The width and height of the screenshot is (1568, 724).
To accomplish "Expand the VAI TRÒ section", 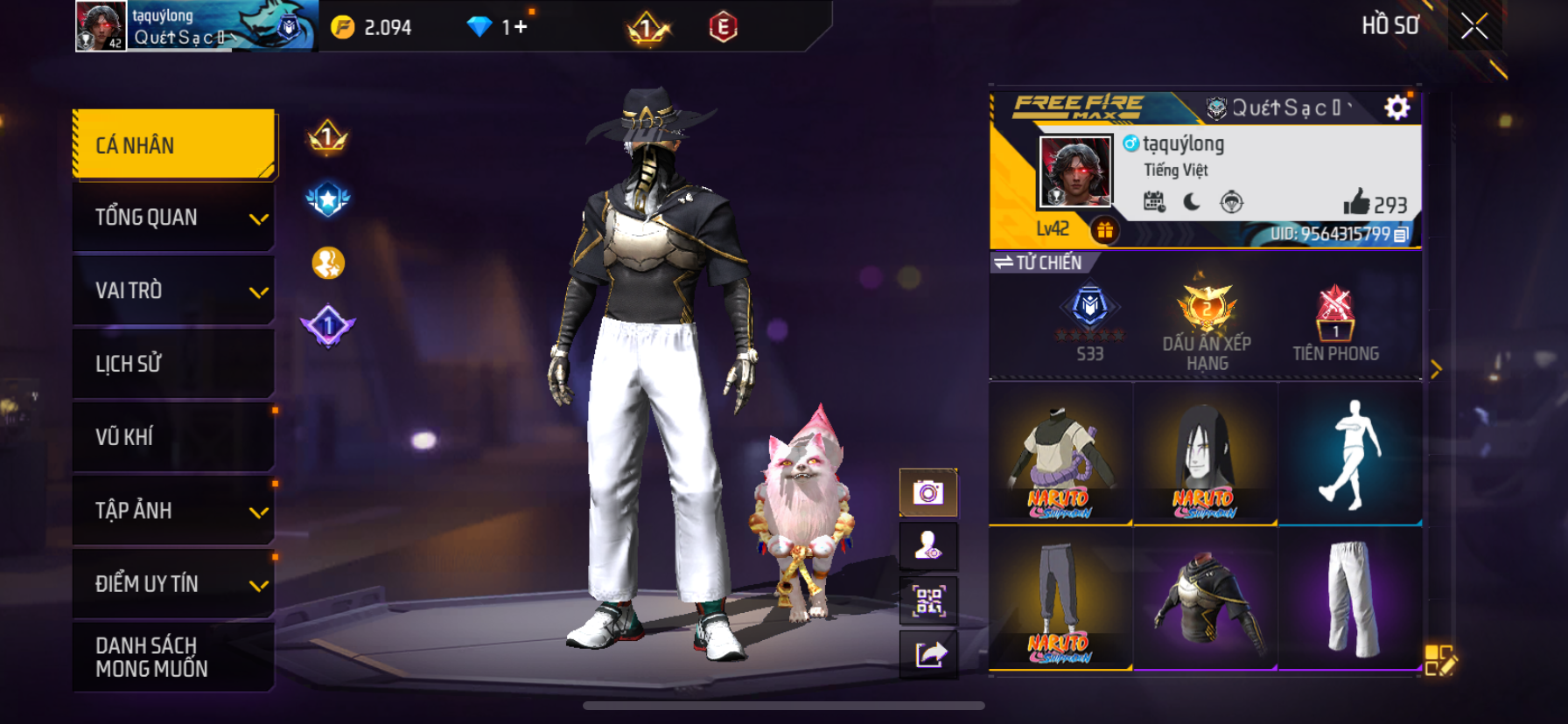I will coord(174,291).
